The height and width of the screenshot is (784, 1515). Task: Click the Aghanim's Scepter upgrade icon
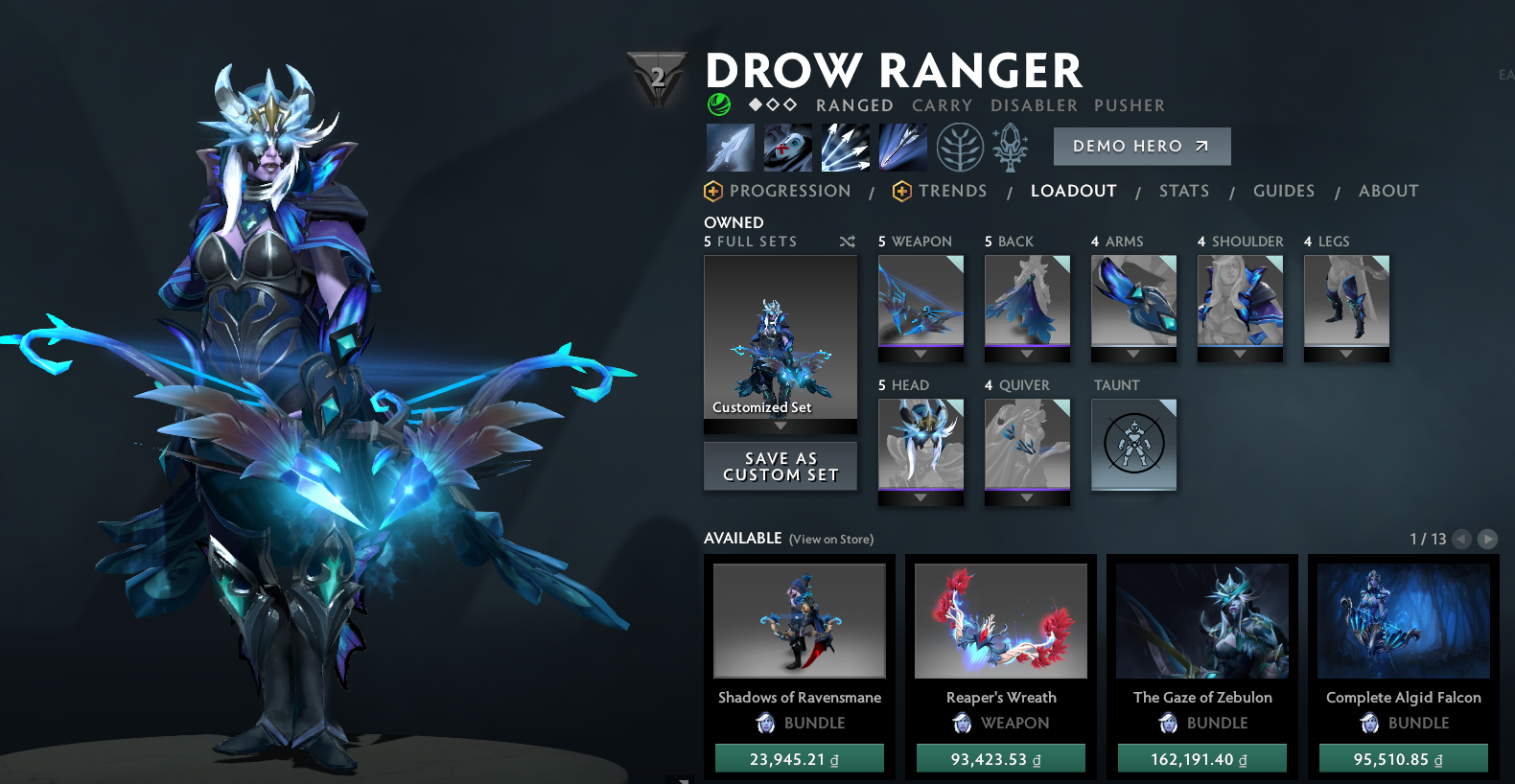pyautogui.click(x=1009, y=147)
